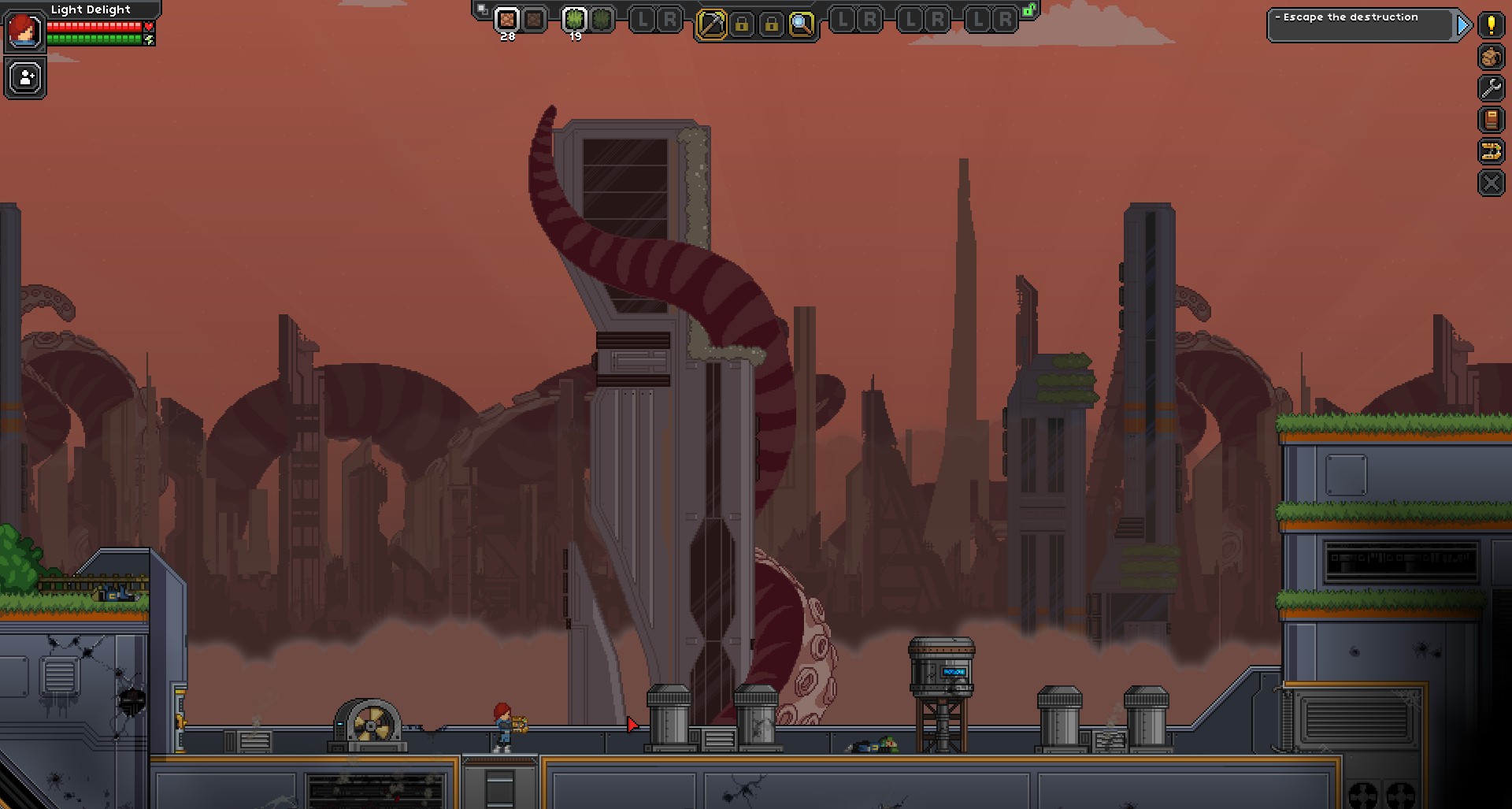Open the quest log exclamation icon
This screenshot has height=809, width=1512.
pyautogui.click(x=1491, y=26)
